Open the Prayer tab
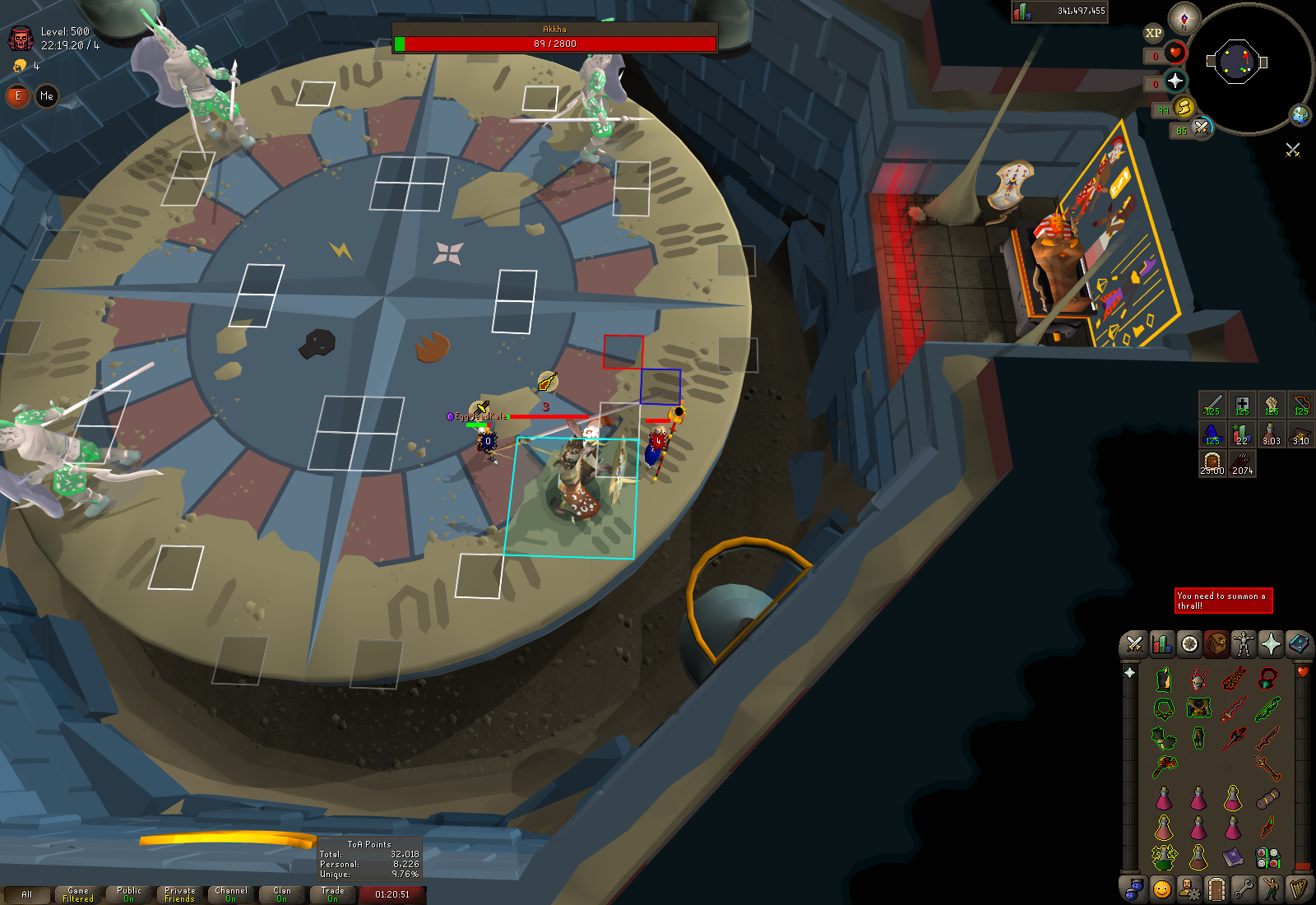This screenshot has height=905, width=1316. [x=1271, y=644]
